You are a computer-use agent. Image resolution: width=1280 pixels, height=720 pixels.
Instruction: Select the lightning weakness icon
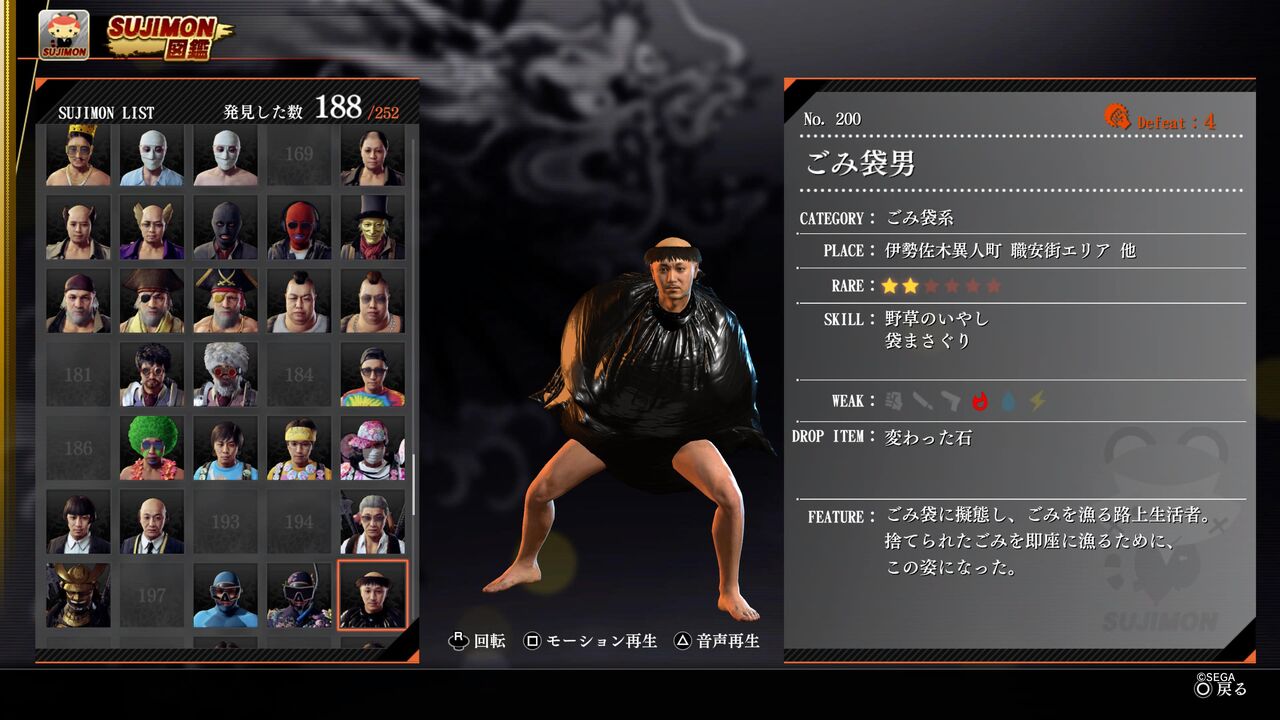point(1036,400)
